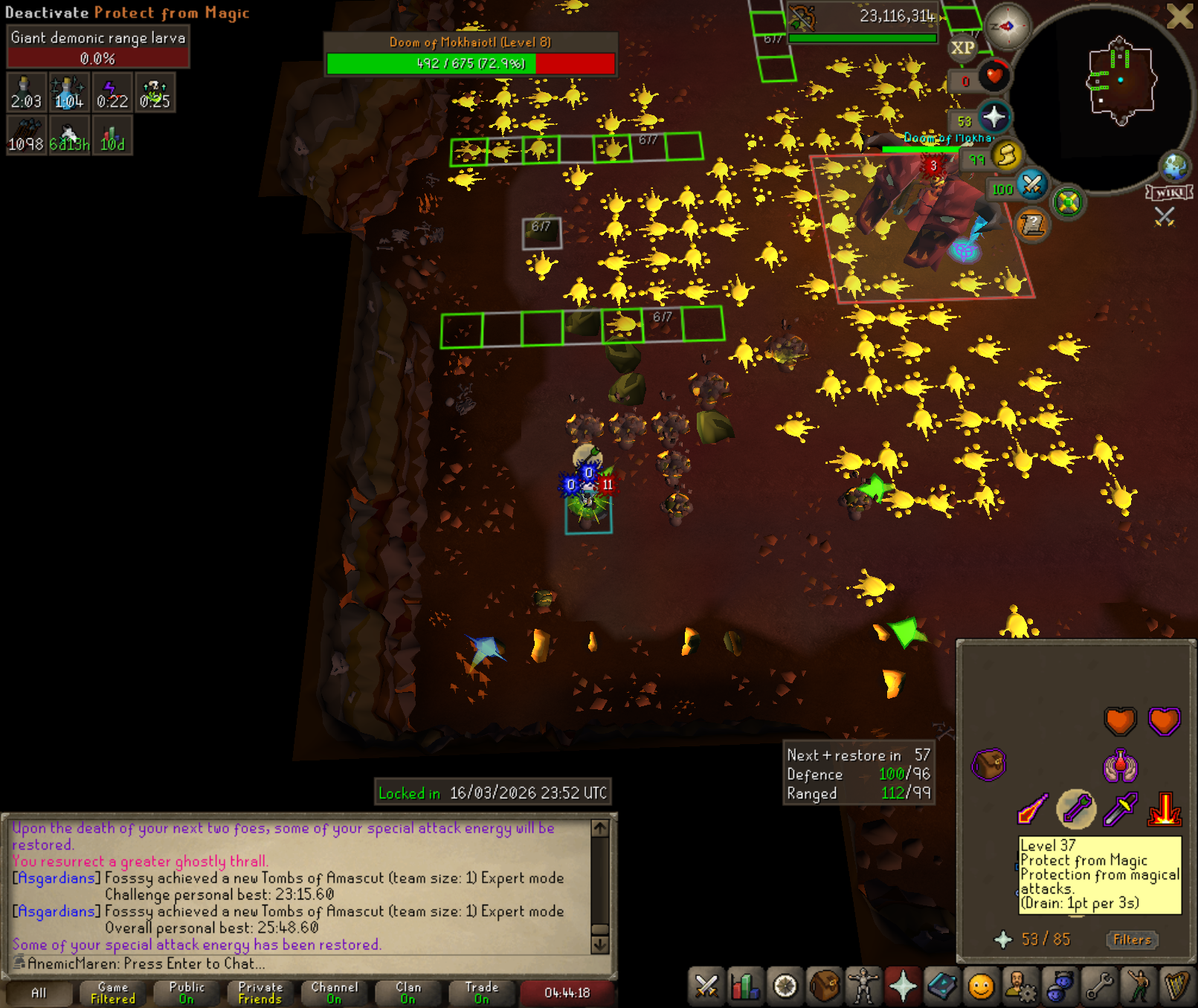Screen dimensions: 1198x1008
Task: Click the compass to face north
Action: pyautogui.click(x=1006, y=27)
